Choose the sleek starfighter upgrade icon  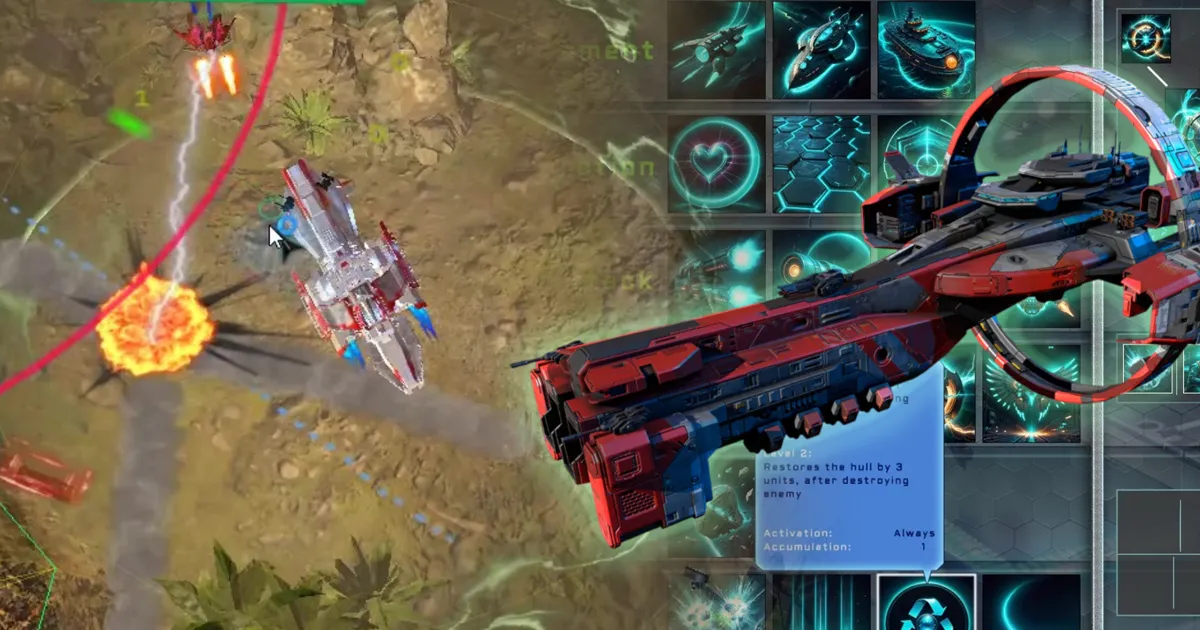tap(821, 50)
